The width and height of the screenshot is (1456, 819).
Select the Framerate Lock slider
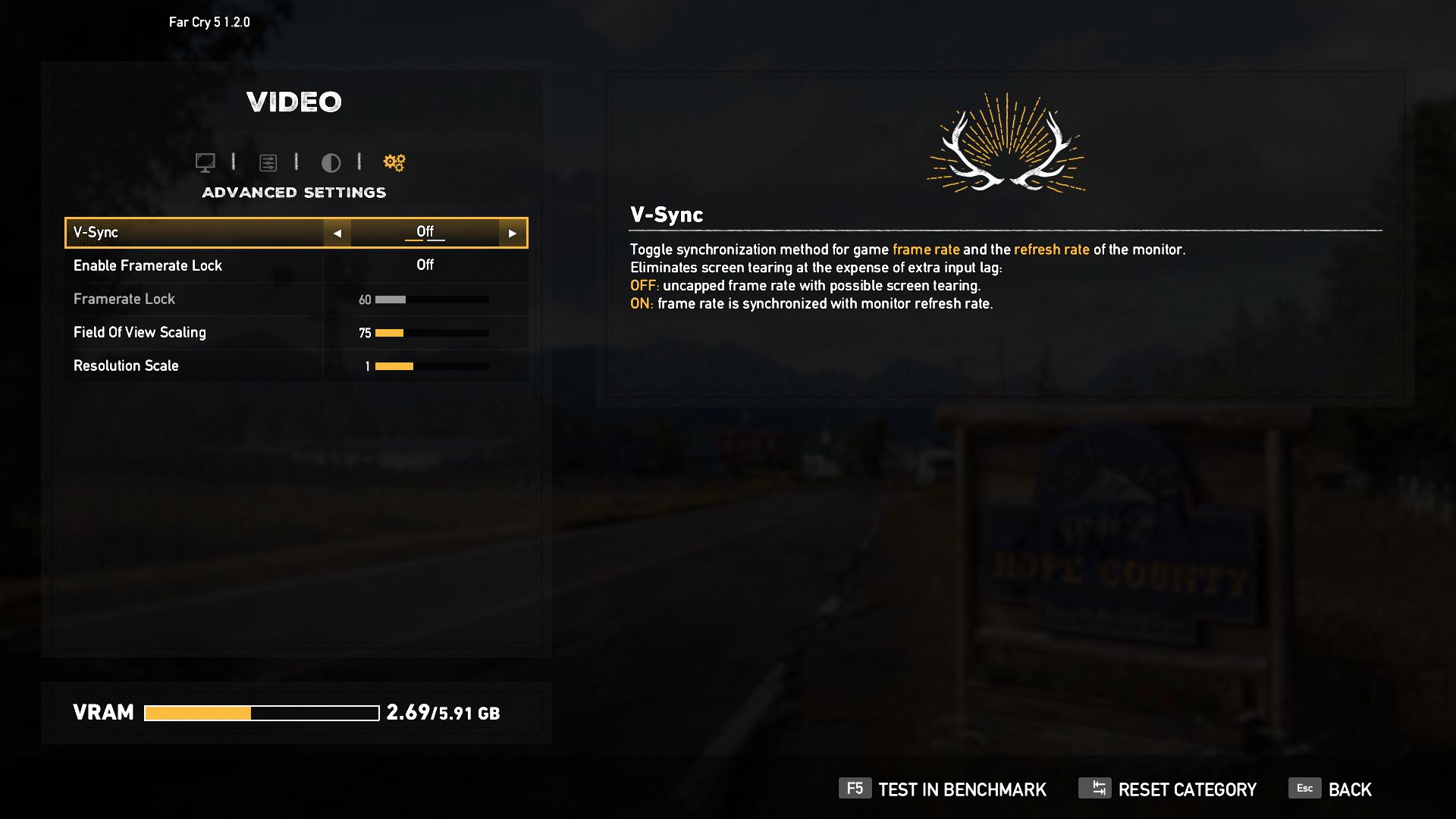click(431, 300)
